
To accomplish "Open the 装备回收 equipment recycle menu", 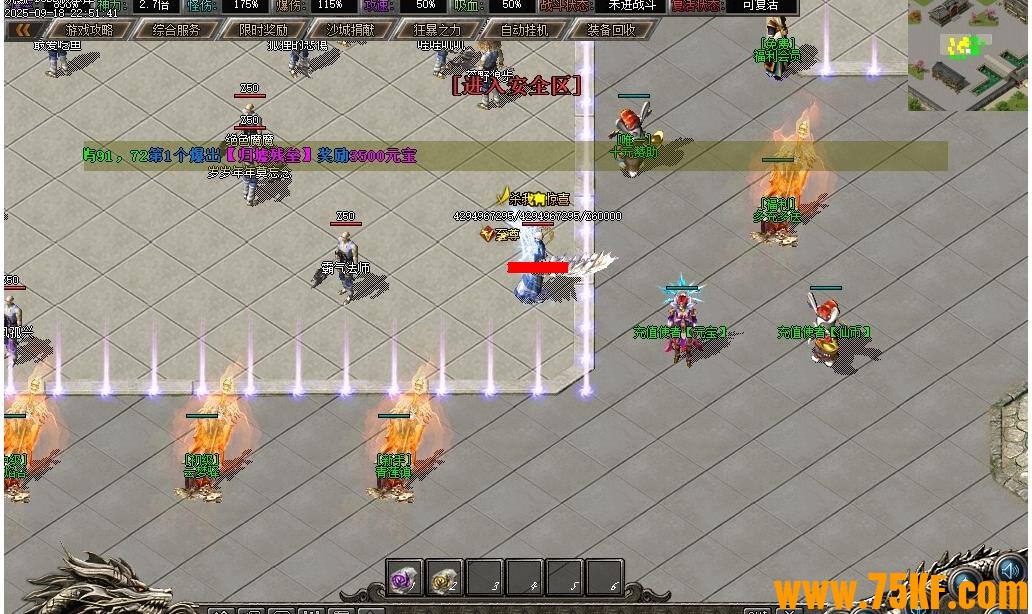I will click(611, 30).
